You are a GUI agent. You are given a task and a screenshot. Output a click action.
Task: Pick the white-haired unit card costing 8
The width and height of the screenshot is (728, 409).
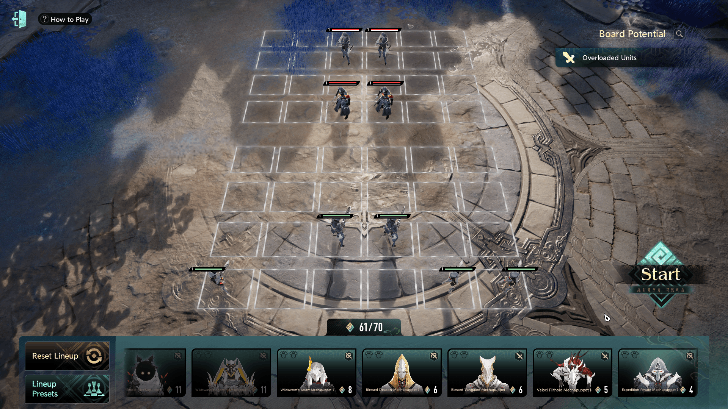pyautogui.click(x=317, y=372)
